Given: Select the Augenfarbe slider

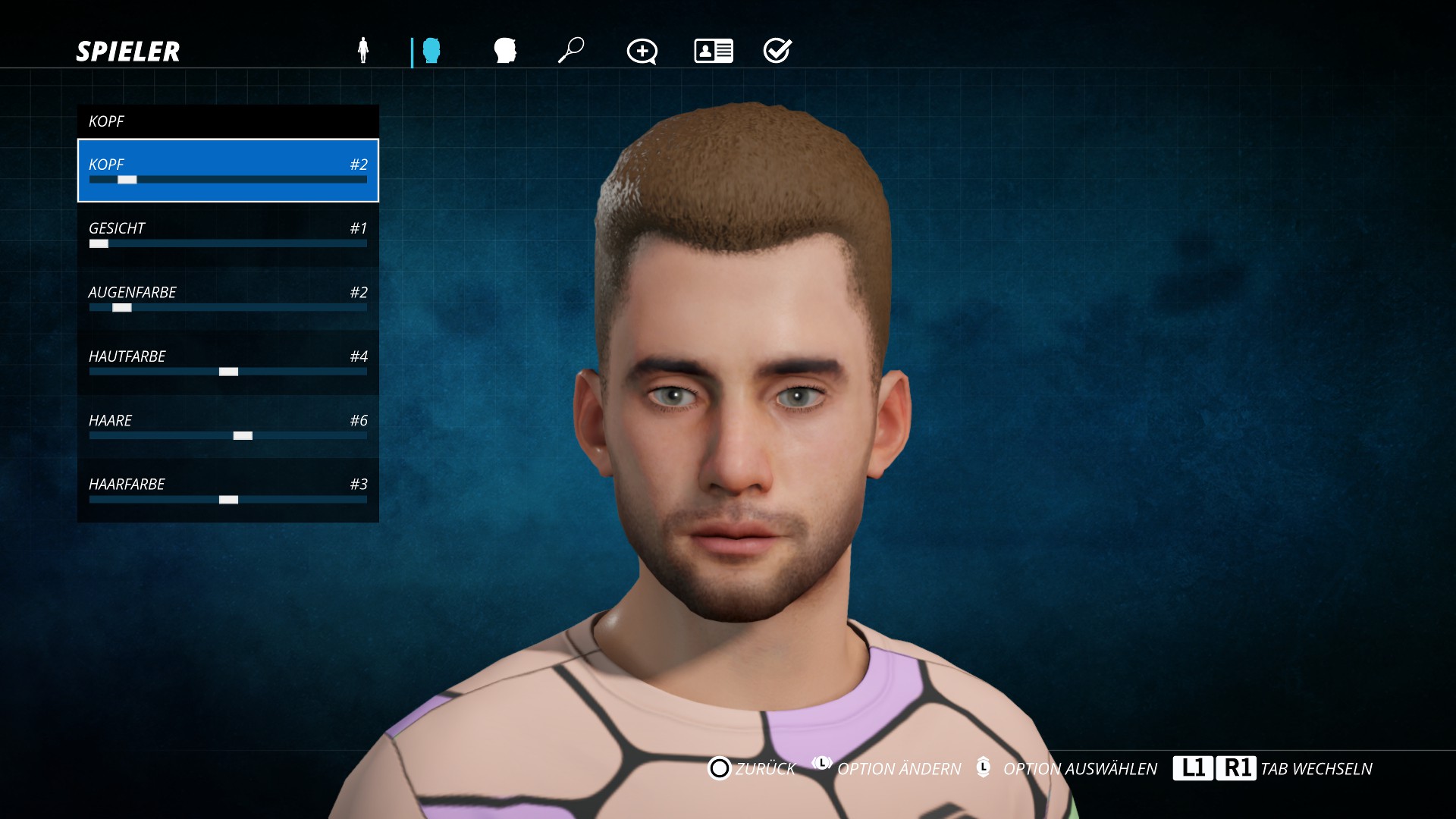Looking at the screenshot, I should pyautogui.click(x=227, y=299).
